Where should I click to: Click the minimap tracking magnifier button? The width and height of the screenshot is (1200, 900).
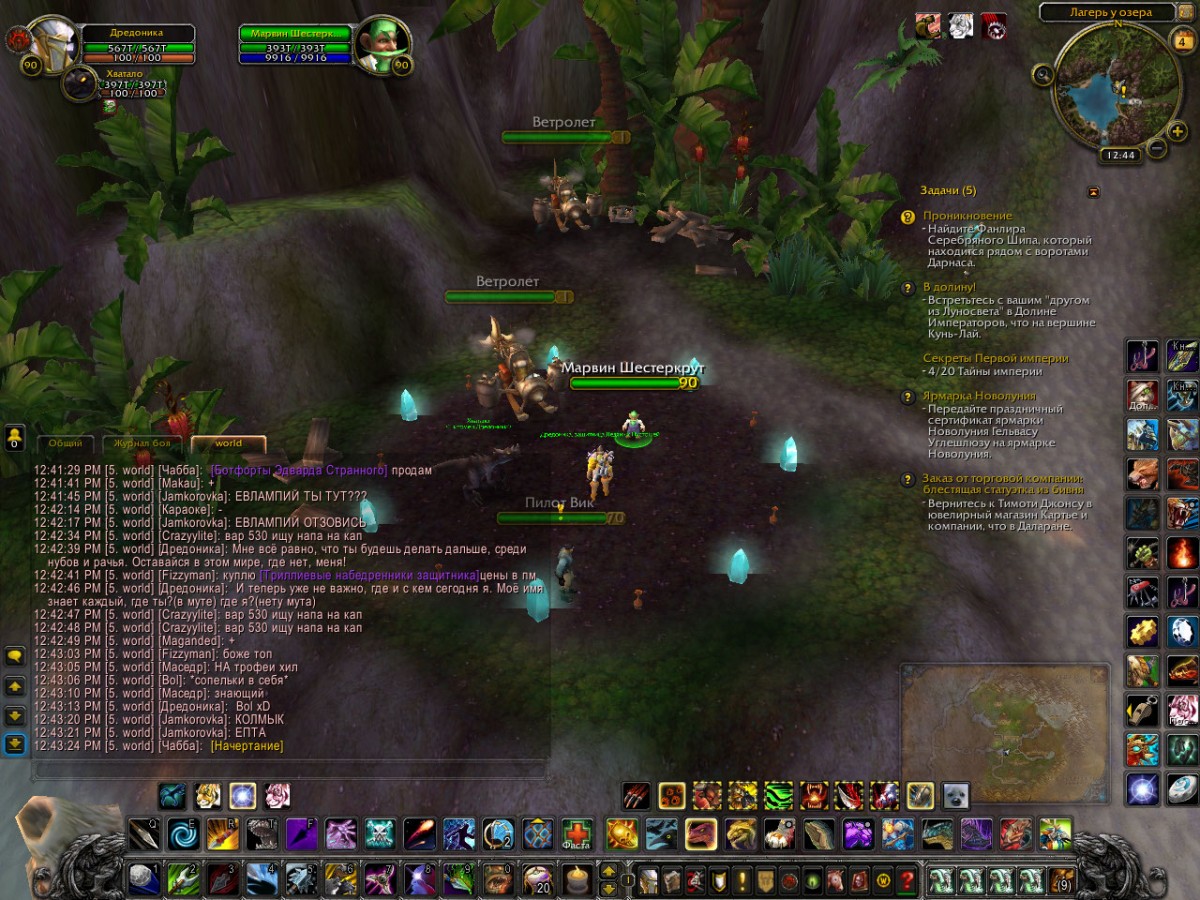[1043, 73]
